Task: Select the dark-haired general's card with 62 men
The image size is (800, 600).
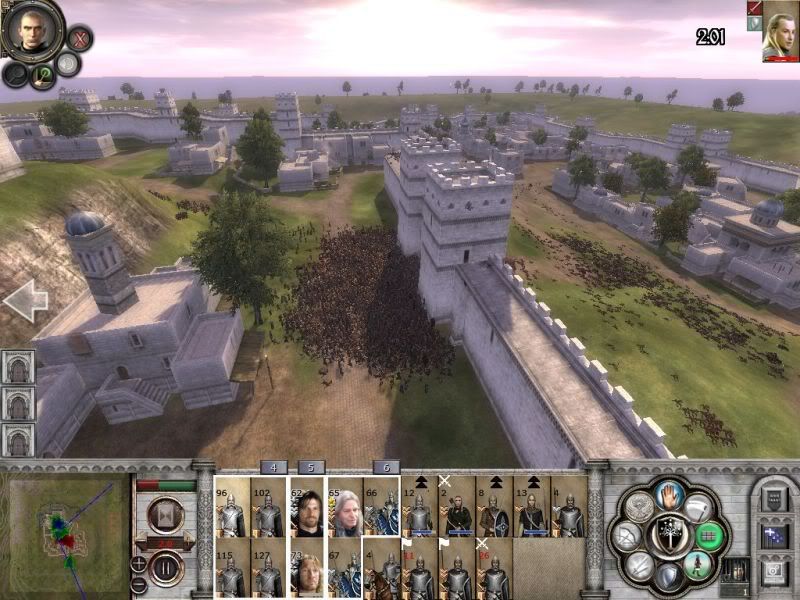Action: click(x=307, y=506)
